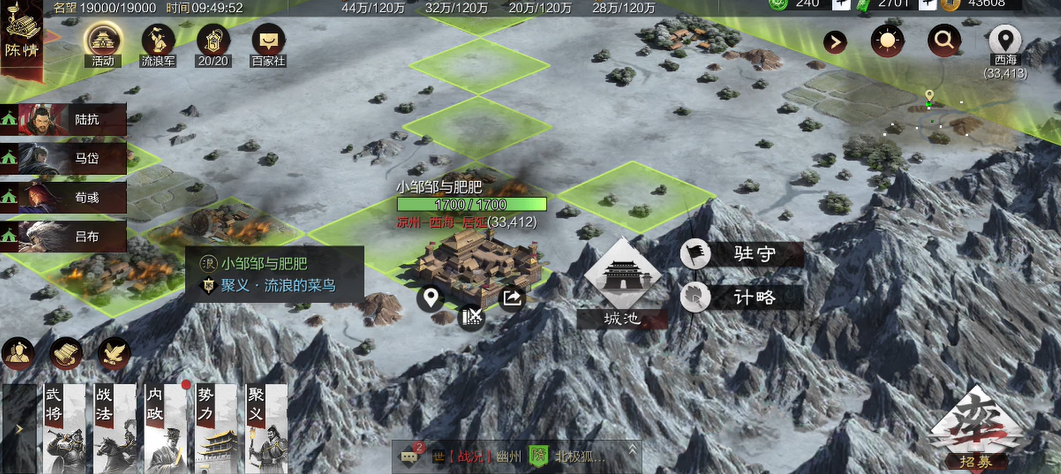Open the 武将 generals card
1061x474 pixels.
point(60,428)
